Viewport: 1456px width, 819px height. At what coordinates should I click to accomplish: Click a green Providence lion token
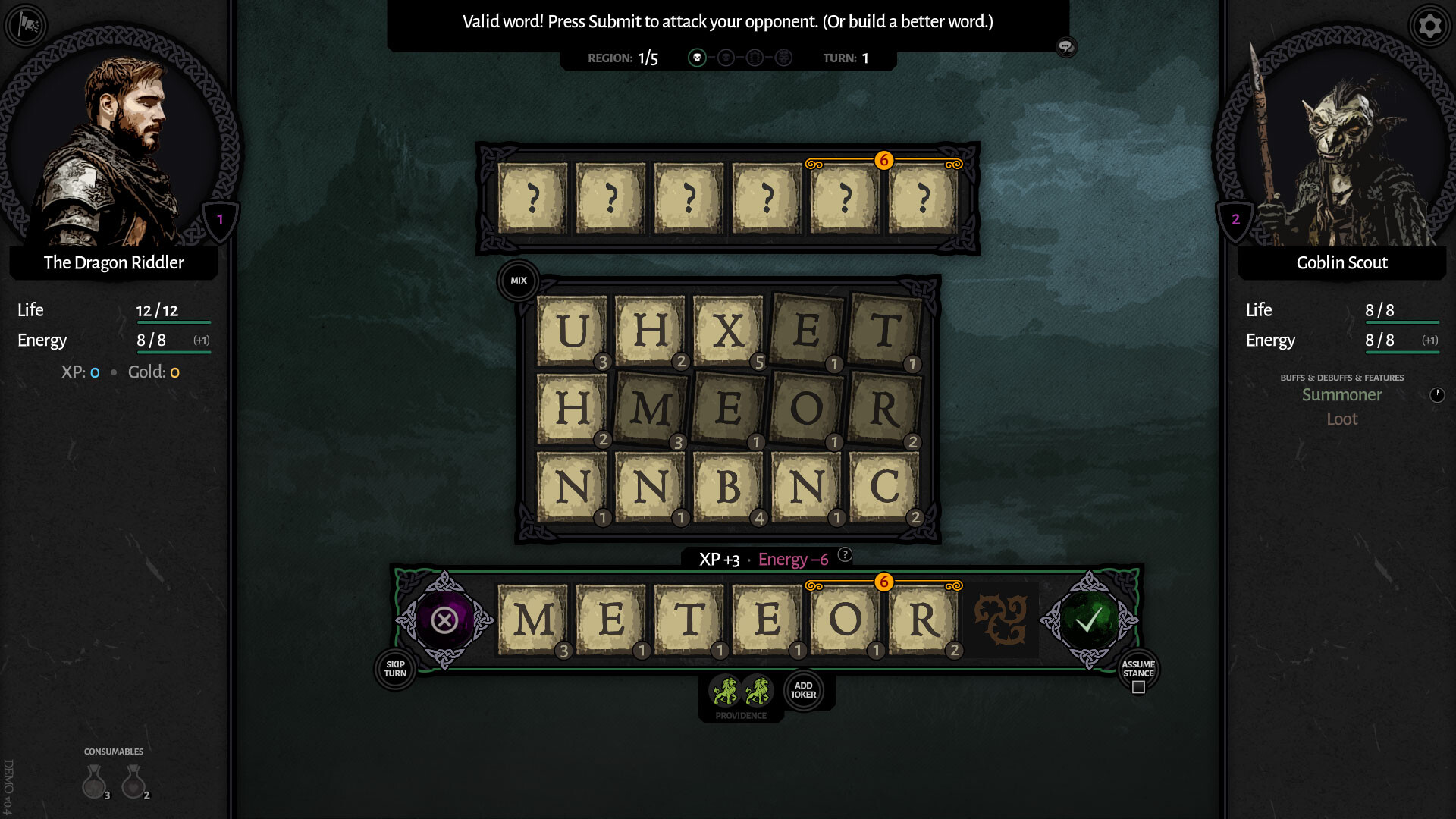pyautogui.click(x=726, y=690)
